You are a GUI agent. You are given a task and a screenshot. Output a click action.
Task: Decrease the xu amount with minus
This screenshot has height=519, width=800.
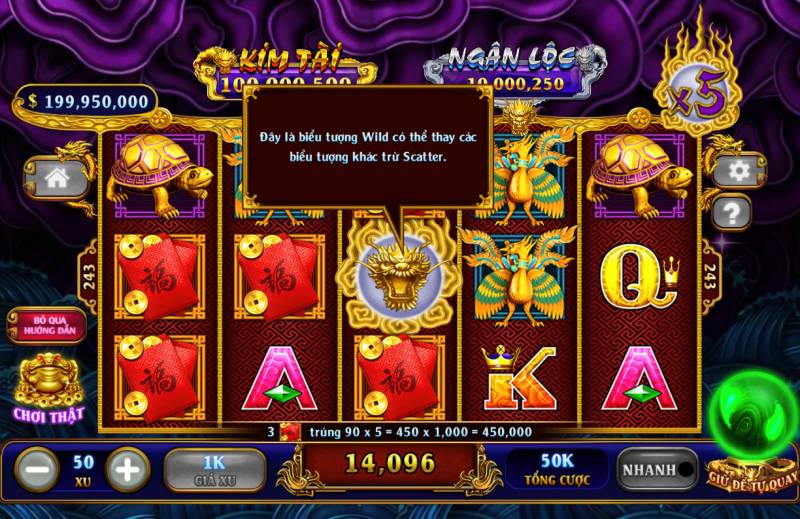point(34,468)
